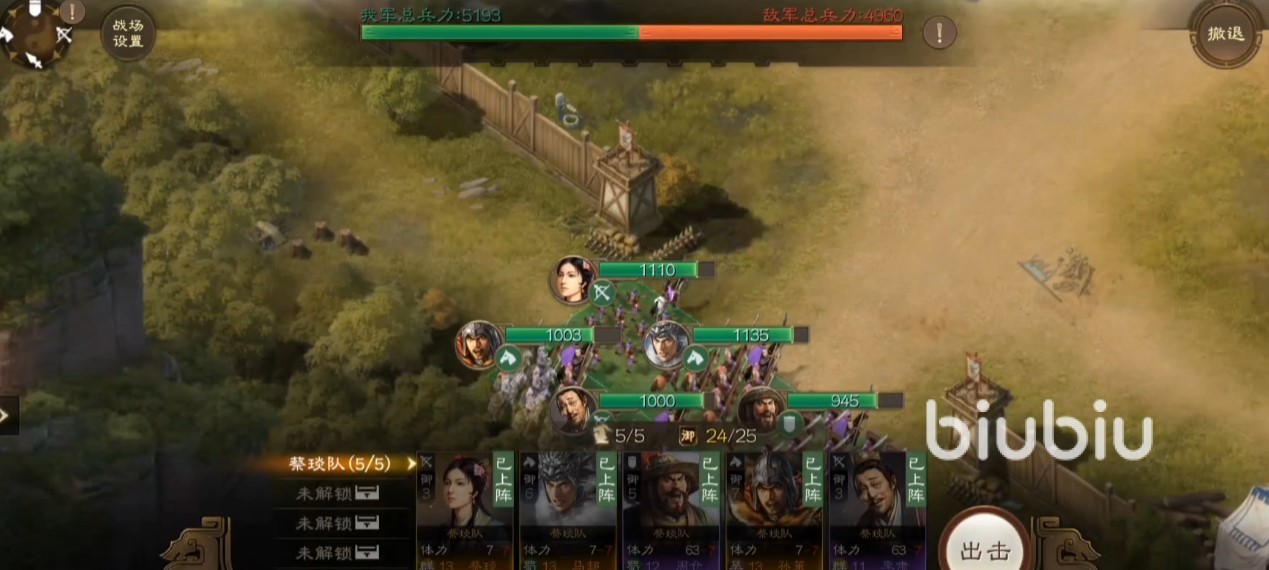Select the archer unit with 1000 troops
The height and width of the screenshot is (570, 1269).
pos(573,408)
